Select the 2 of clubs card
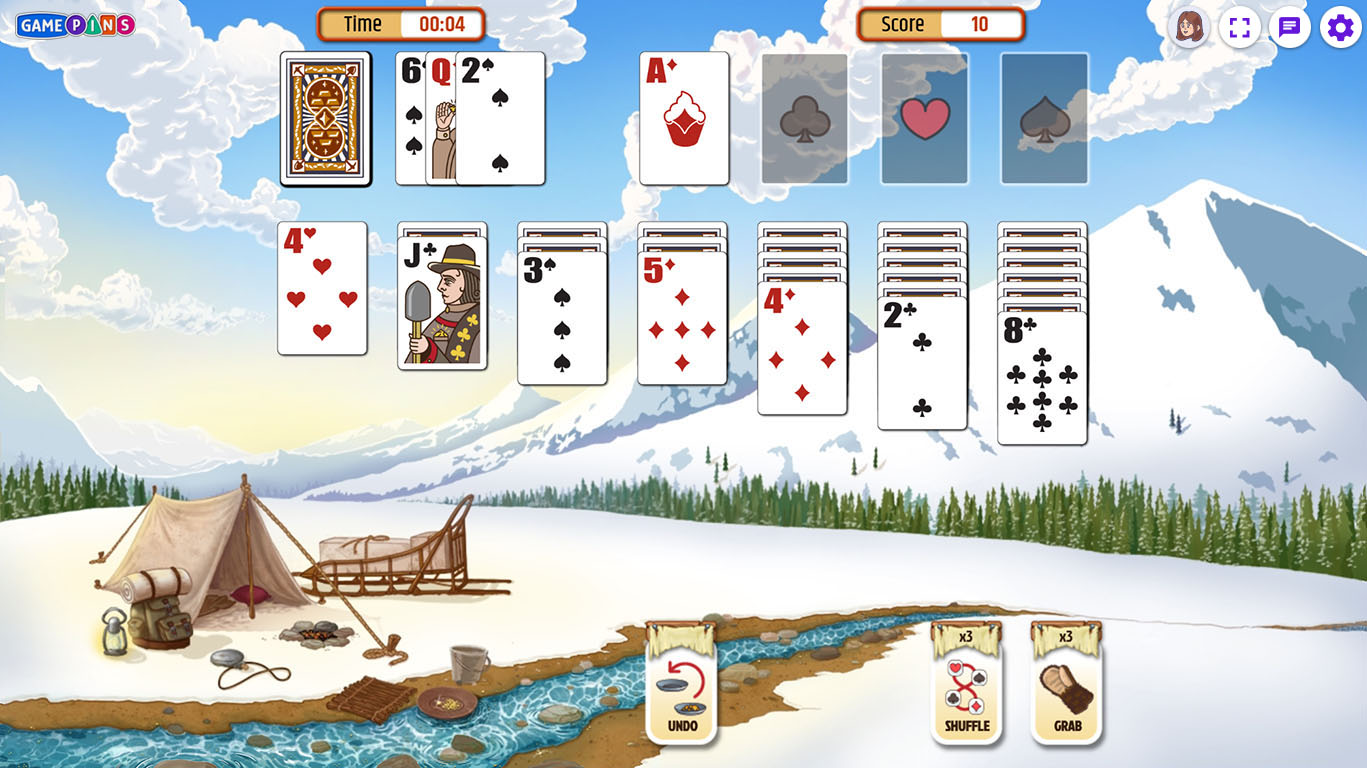The height and width of the screenshot is (768, 1367). pyautogui.click(x=922, y=363)
